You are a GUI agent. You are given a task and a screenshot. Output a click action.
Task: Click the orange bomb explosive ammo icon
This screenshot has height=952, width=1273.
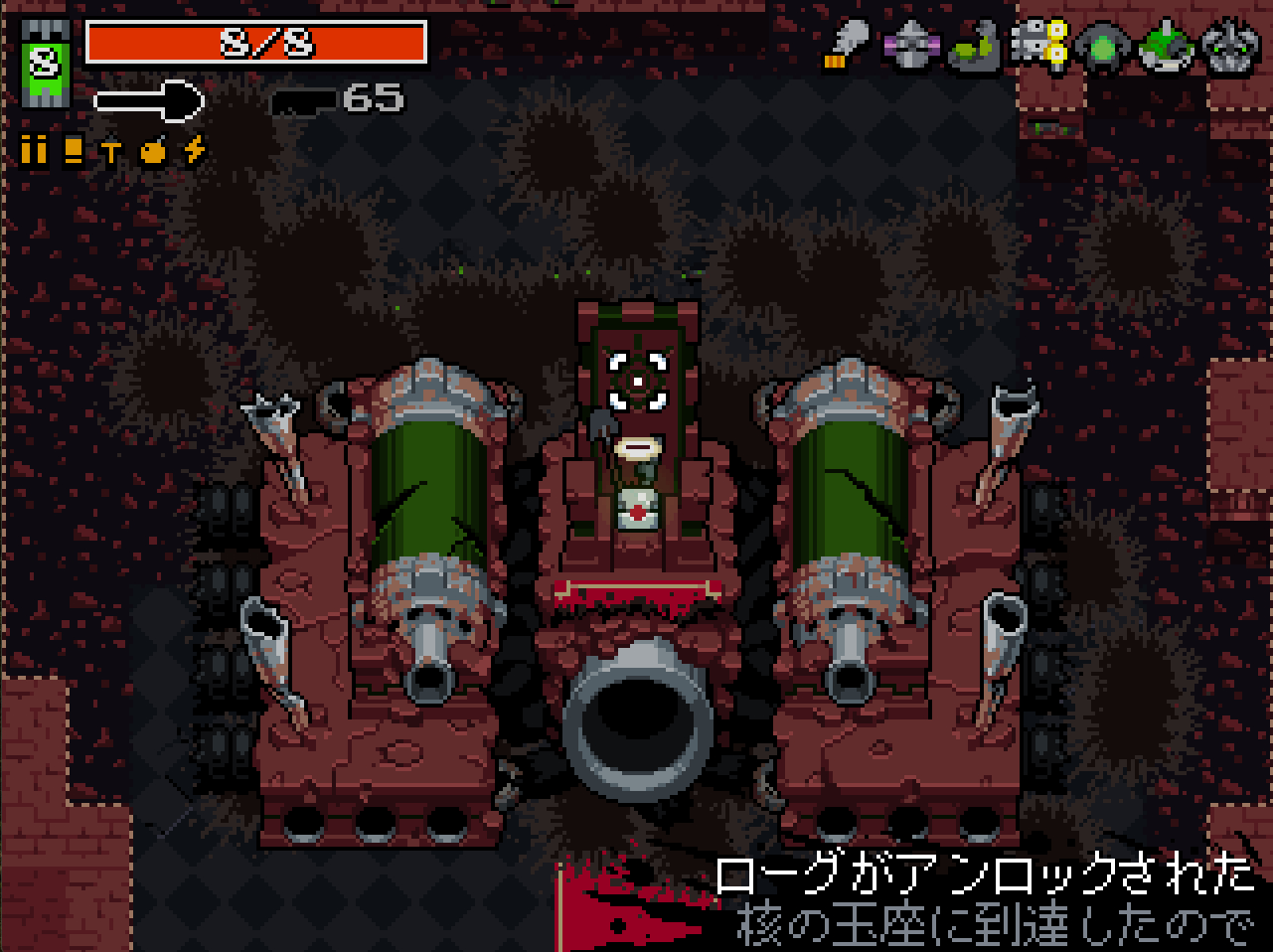coord(153,150)
